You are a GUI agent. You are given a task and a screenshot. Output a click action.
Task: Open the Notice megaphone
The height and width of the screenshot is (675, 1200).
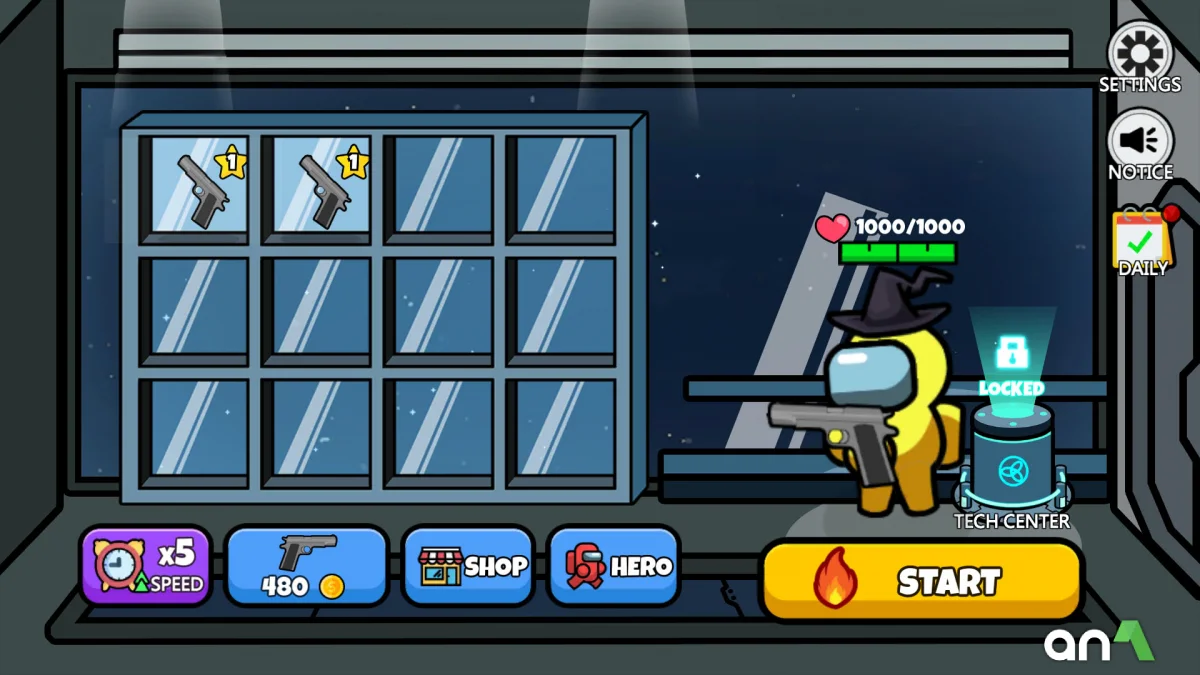coord(1140,142)
